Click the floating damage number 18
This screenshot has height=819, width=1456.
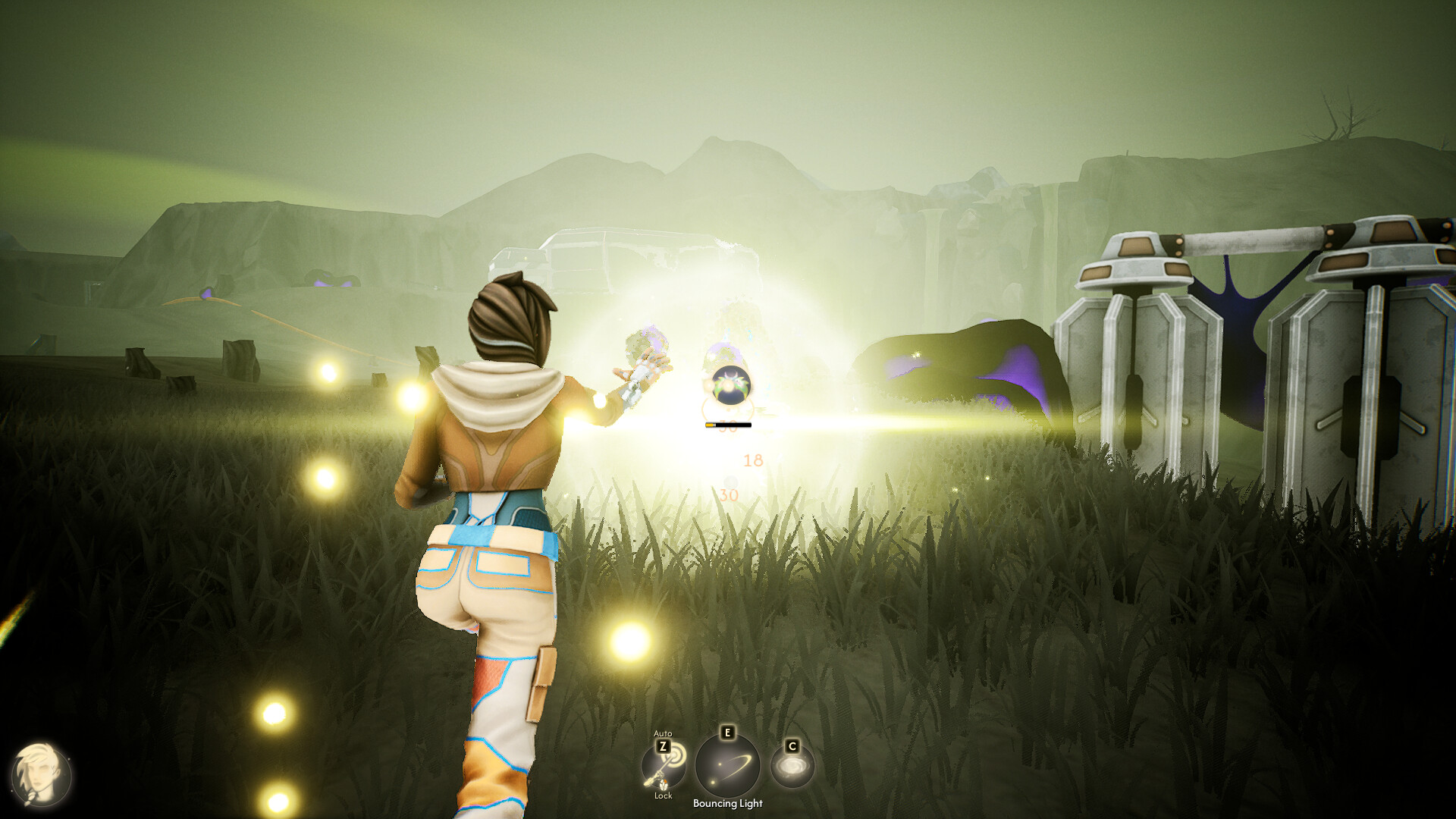754,460
